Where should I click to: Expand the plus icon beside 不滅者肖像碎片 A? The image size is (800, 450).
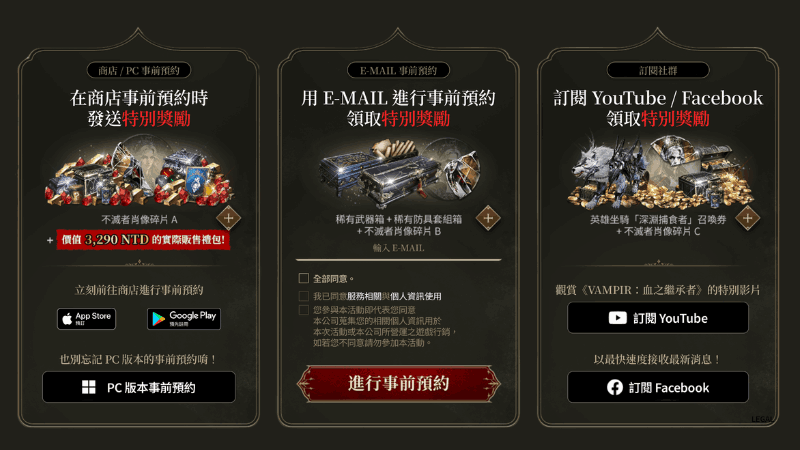pyautogui.click(x=229, y=219)
